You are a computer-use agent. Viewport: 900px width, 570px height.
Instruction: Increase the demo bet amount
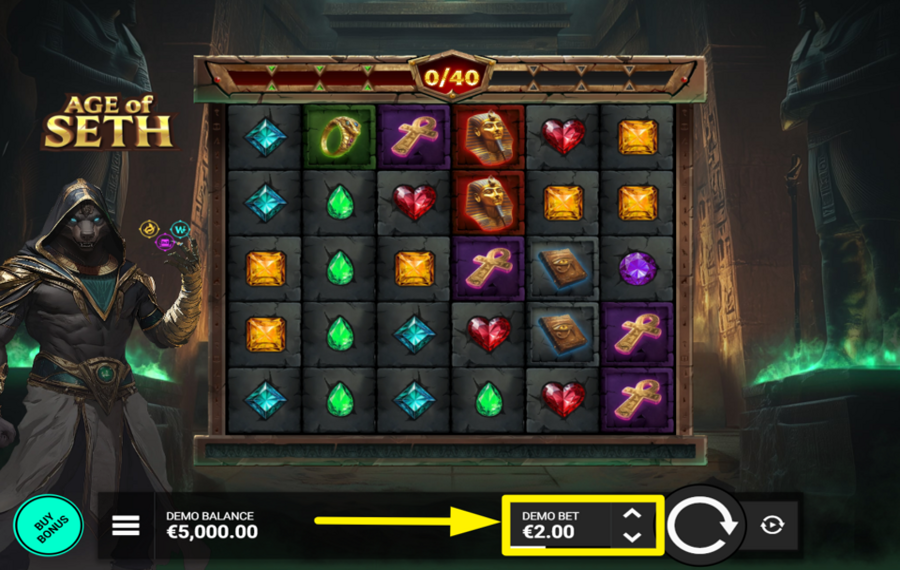click(x=631, y=514)
